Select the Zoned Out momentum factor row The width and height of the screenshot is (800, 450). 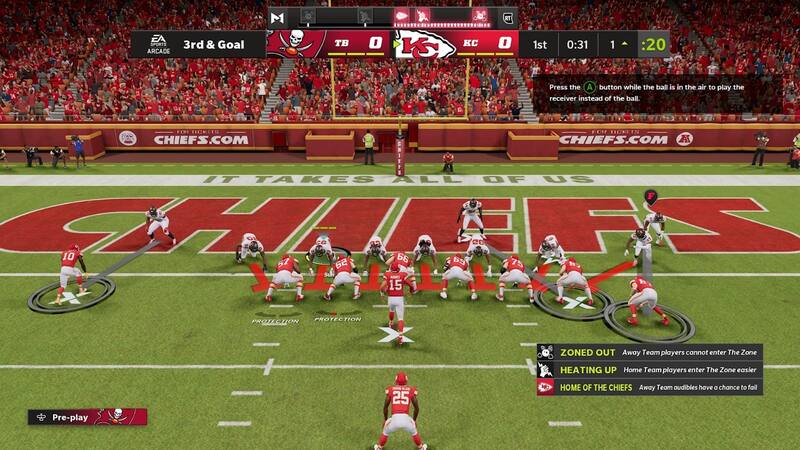tap(648, 352)
